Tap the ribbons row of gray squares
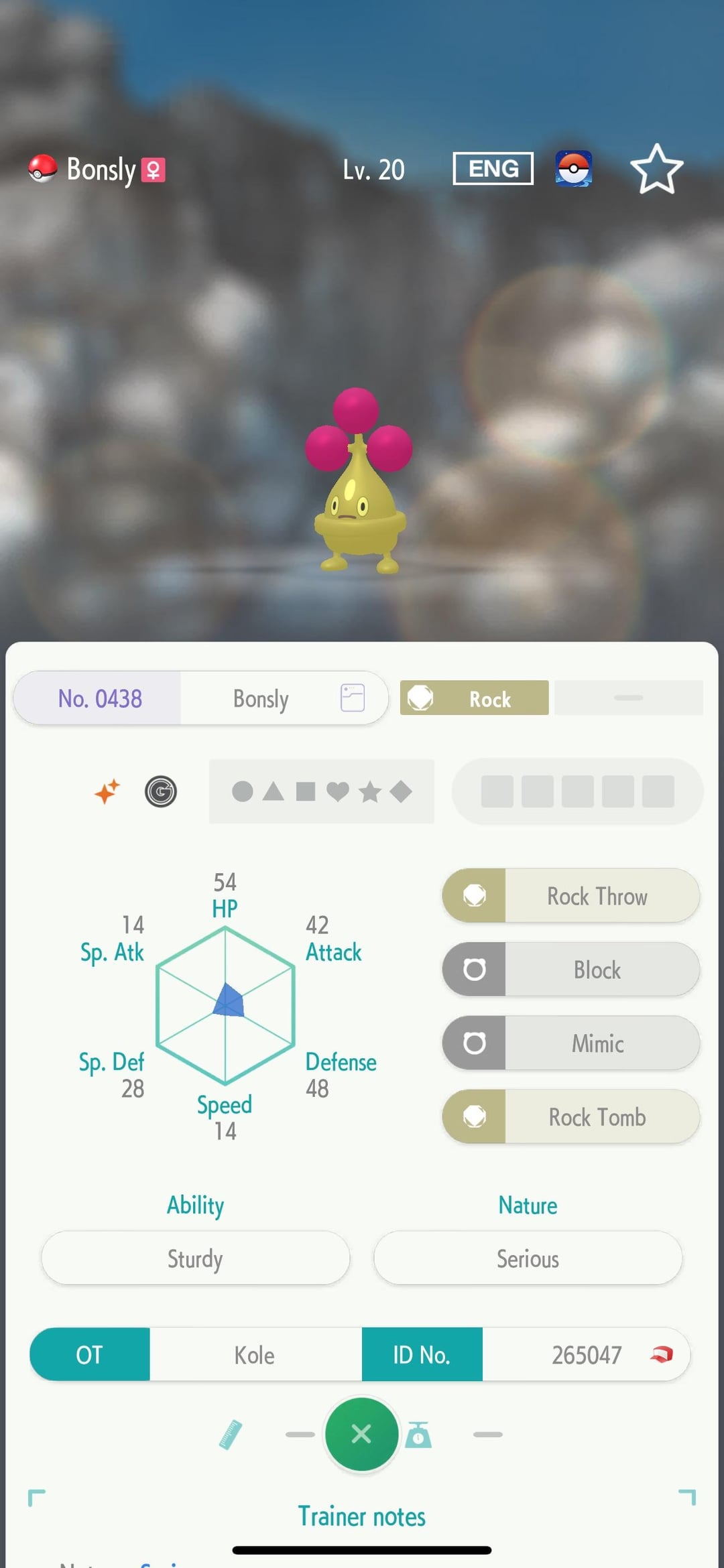724x1568 pixels. tap(577, 791)
